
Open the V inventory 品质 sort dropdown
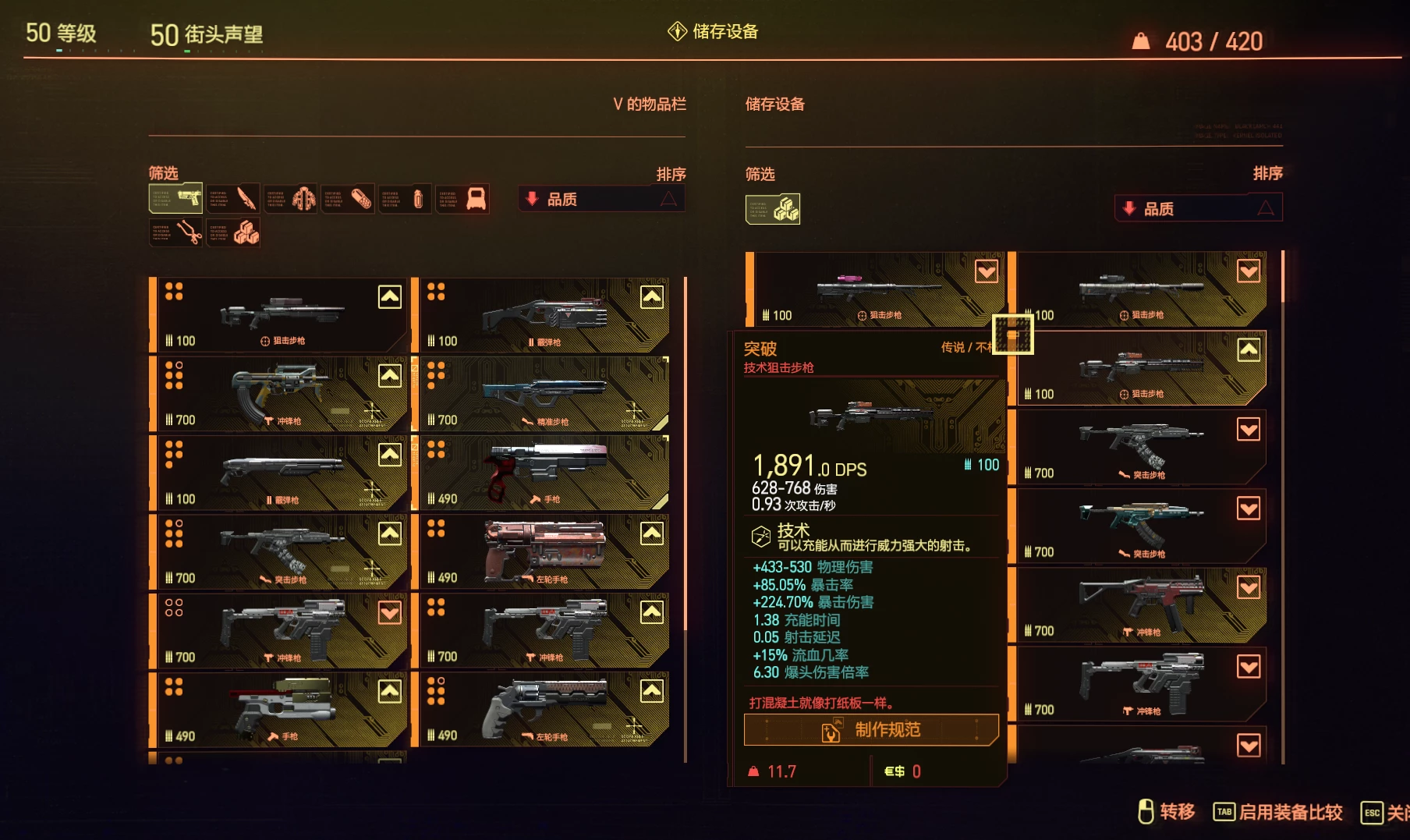pyautogui.click(x=601, y=199)
